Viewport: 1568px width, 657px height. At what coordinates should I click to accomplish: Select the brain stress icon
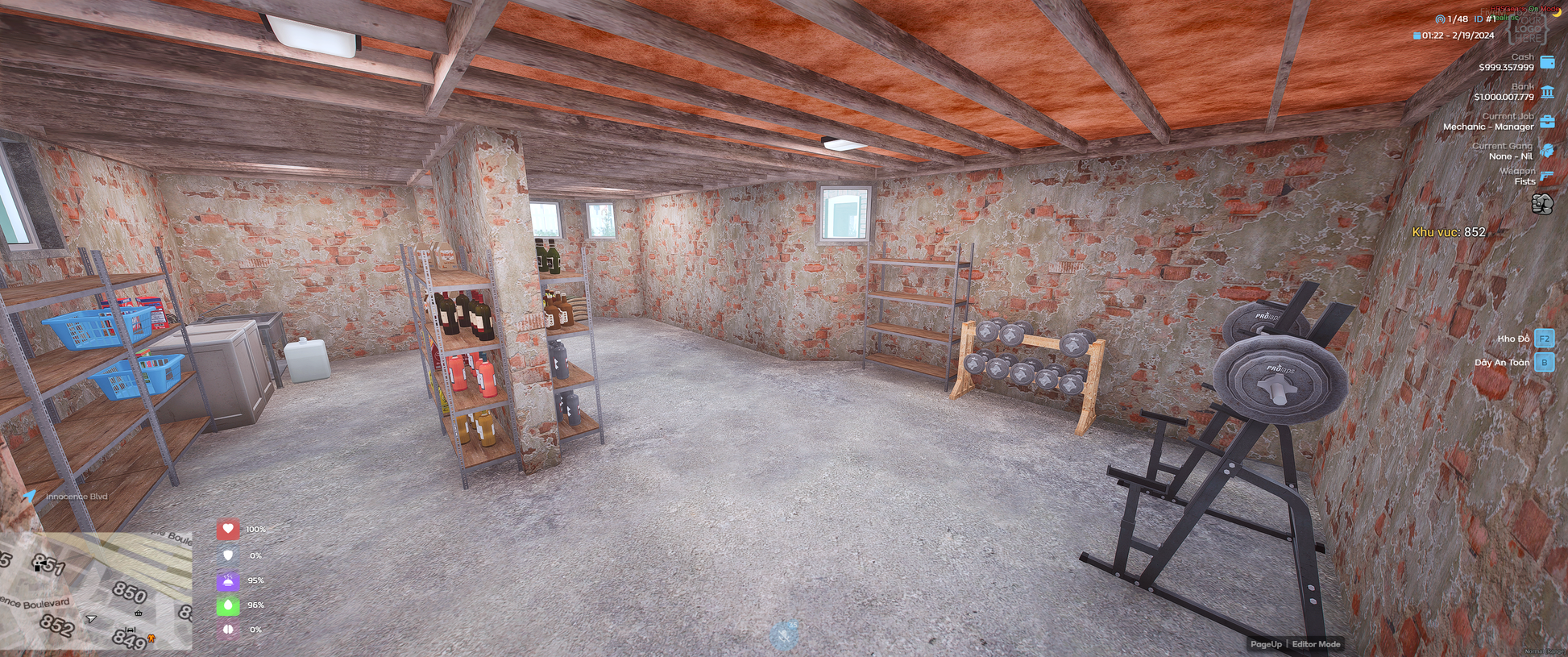tap(228, 630)
